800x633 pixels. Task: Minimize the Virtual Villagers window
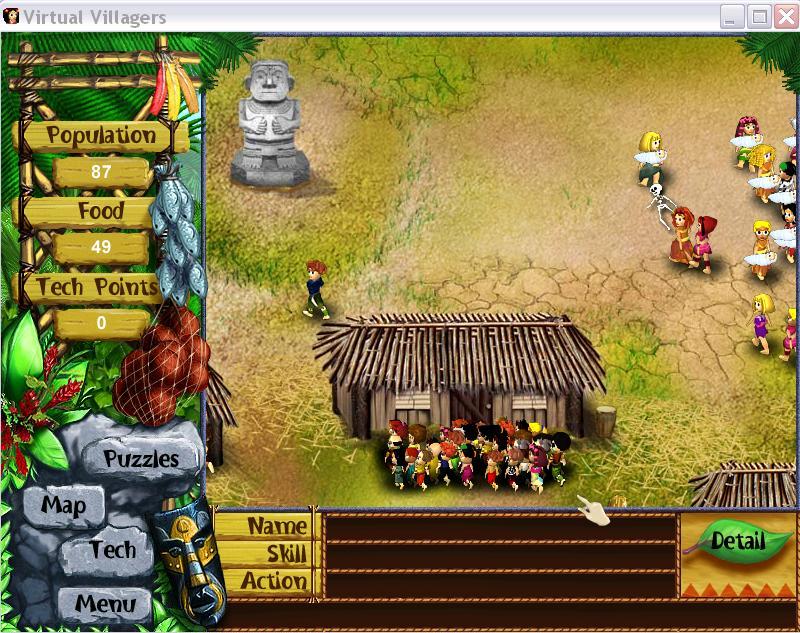pyautogui.click(x=733, y=17)
